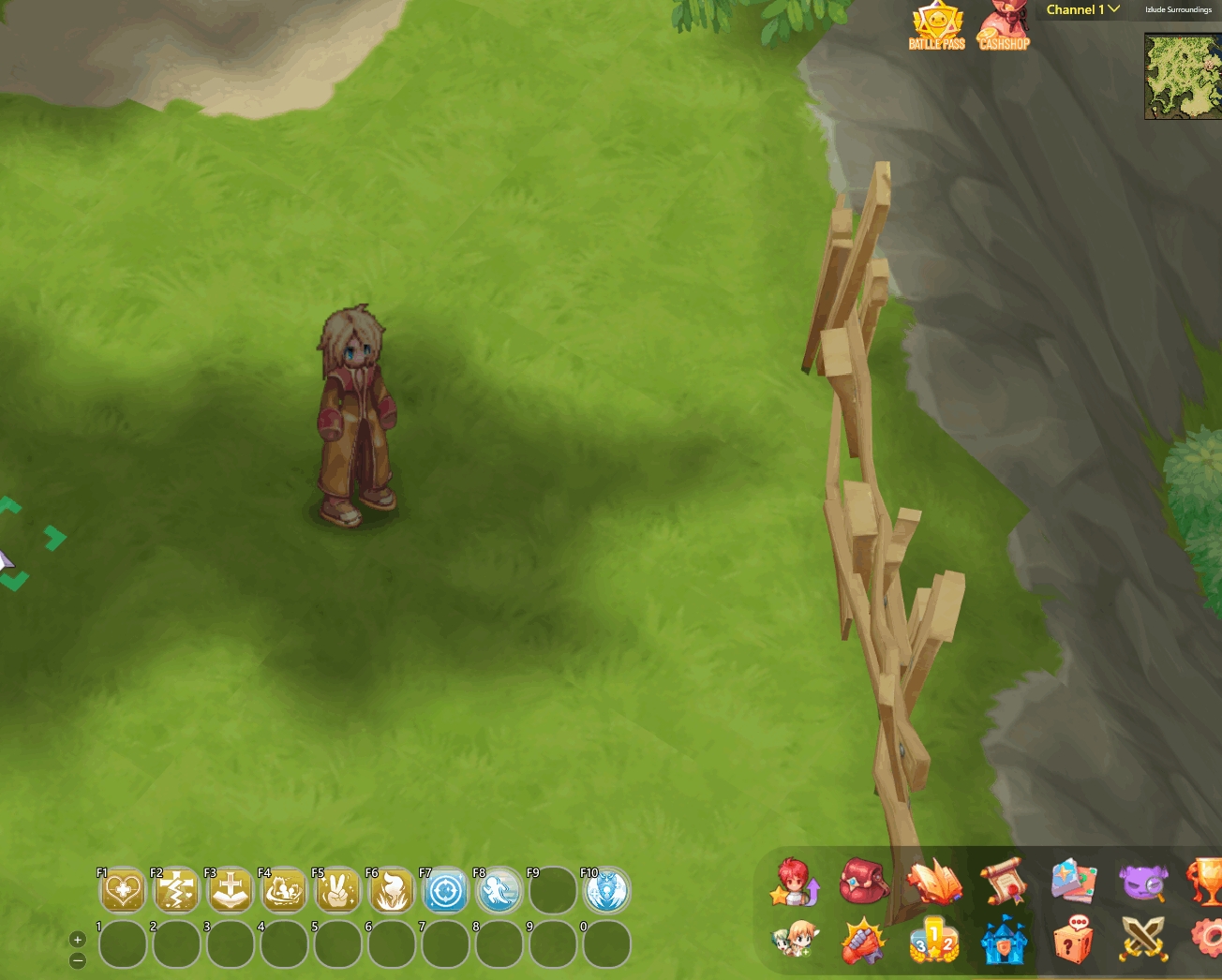
Task: Expand the Channel 1 dropdown
Action: [1082, 9]
